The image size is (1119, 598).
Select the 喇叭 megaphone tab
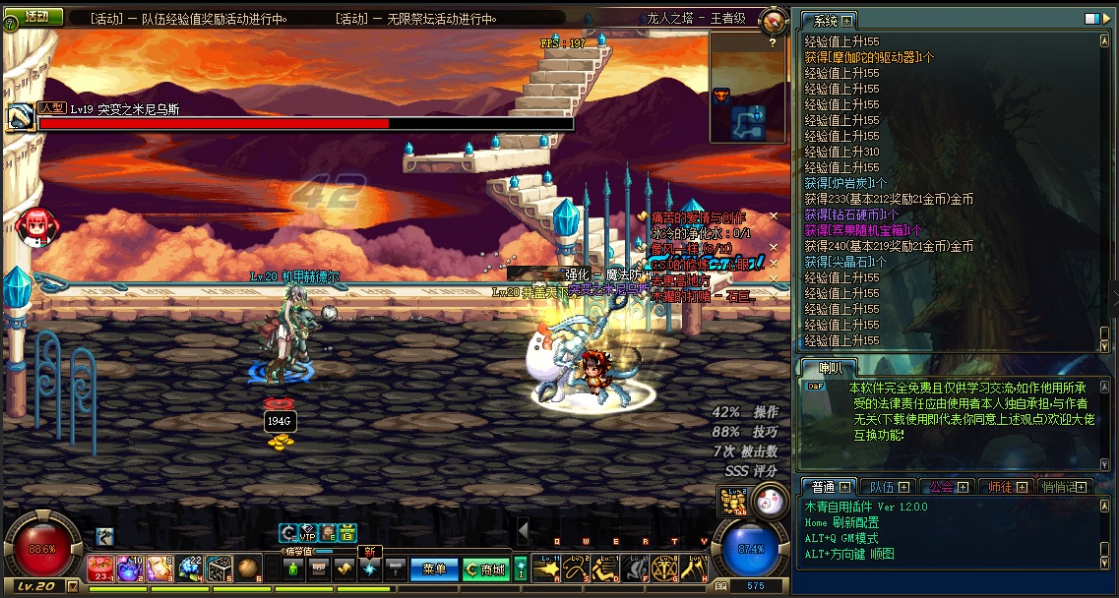click(829, 368)
